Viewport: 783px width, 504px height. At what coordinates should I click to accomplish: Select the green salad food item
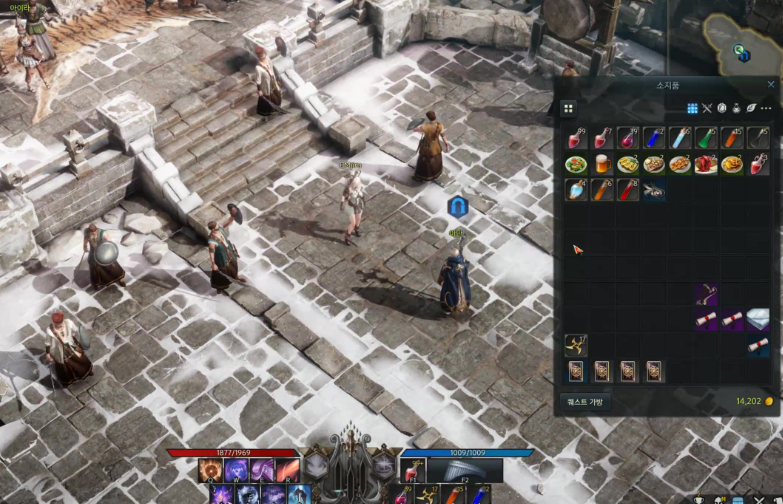575,164
